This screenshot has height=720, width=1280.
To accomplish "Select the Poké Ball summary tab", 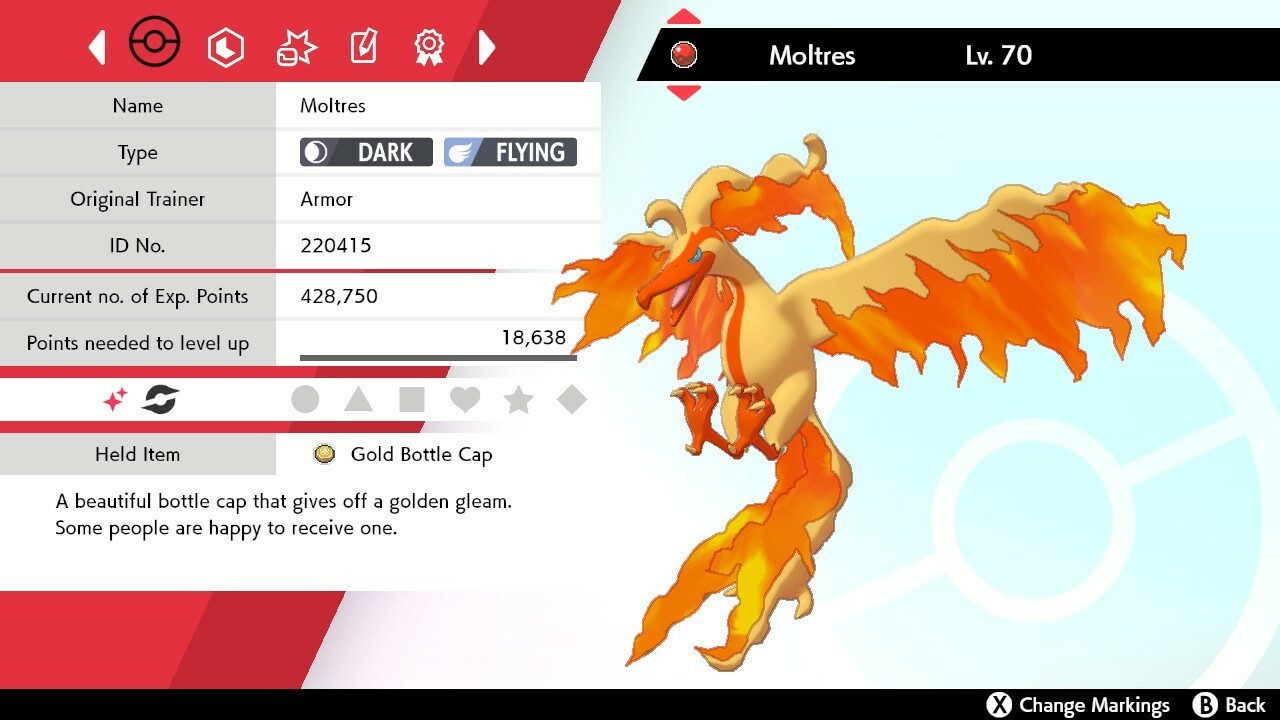I will (155, 45).
